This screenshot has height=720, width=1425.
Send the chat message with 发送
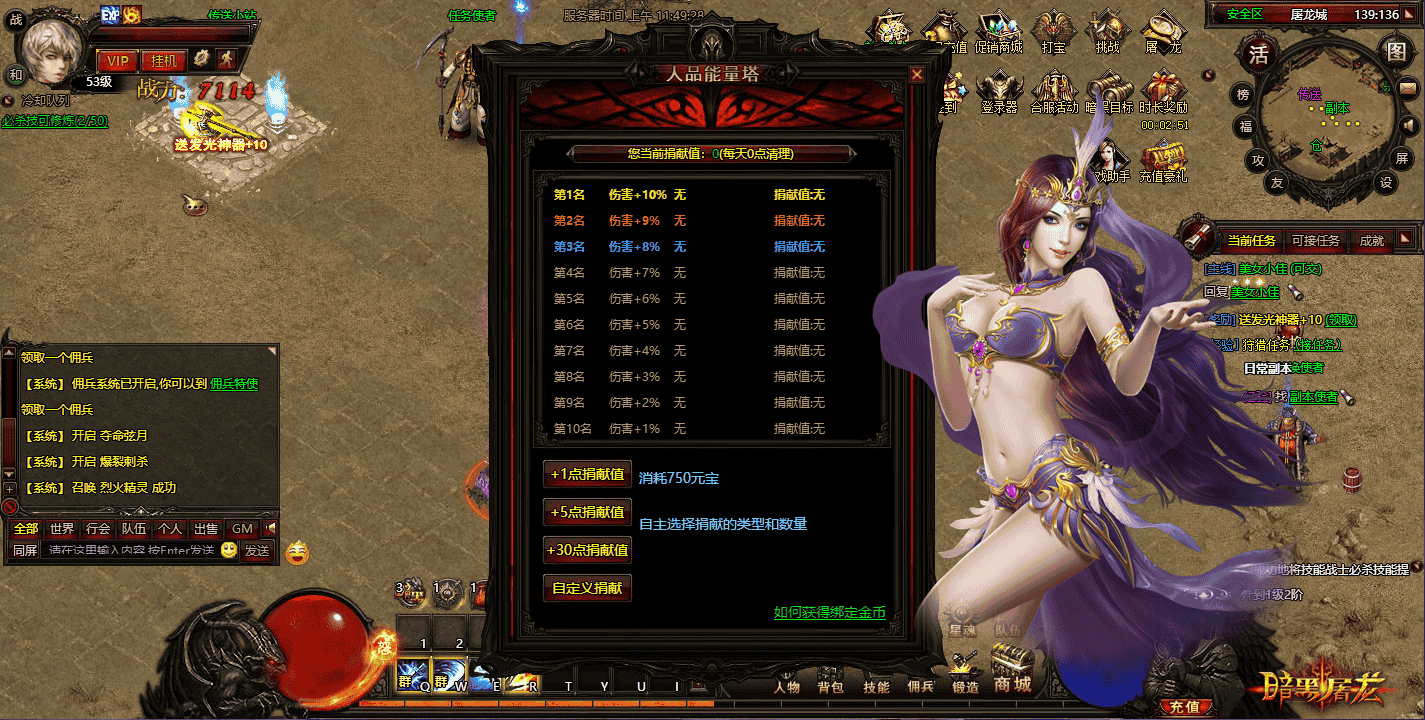[257, 551]
